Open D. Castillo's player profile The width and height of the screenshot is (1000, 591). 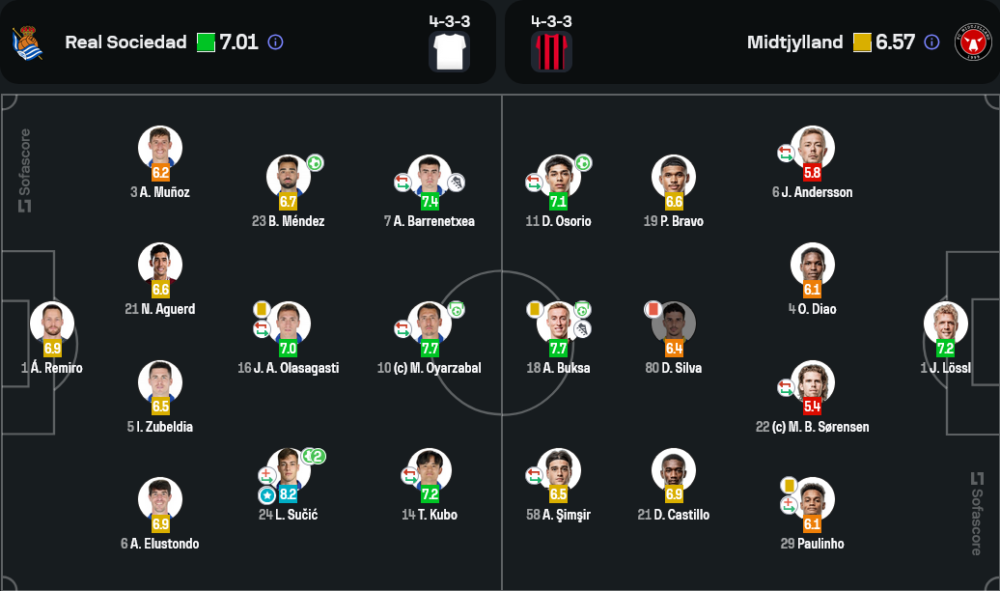click(x=673, y=470)
